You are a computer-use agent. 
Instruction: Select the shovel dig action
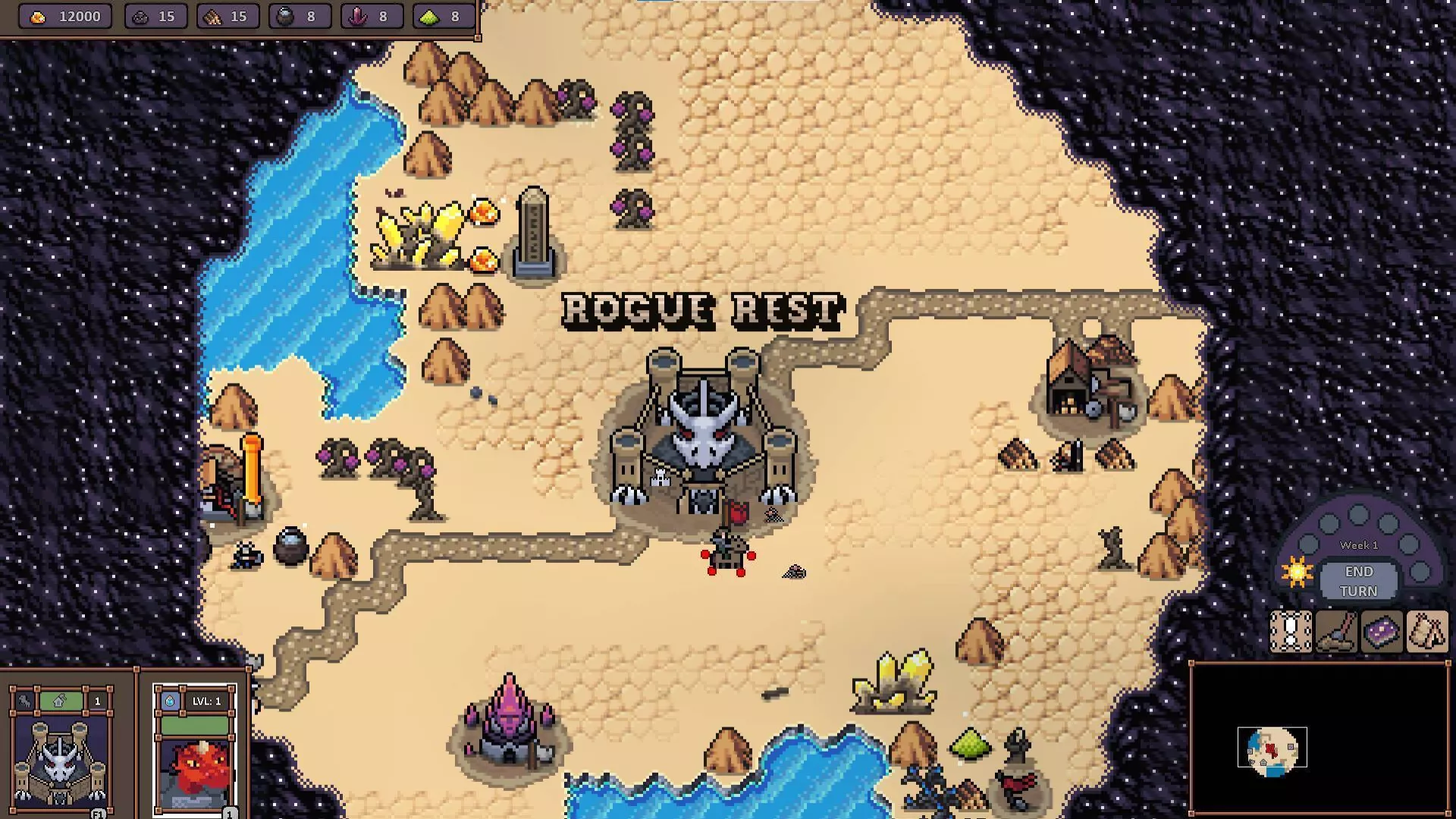click(1335, 632)
